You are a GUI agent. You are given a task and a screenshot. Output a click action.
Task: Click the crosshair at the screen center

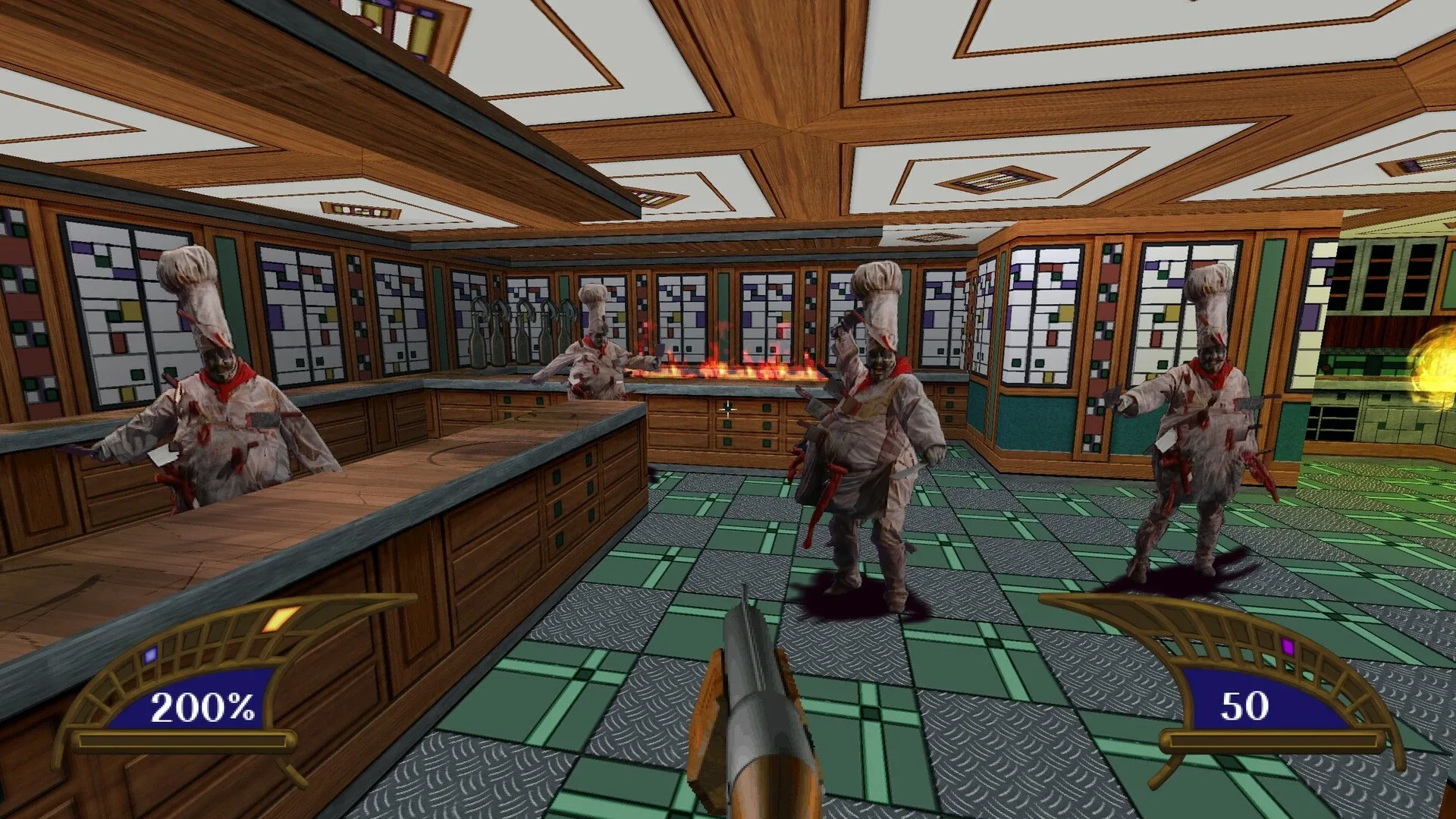click(x=728, y=409)
